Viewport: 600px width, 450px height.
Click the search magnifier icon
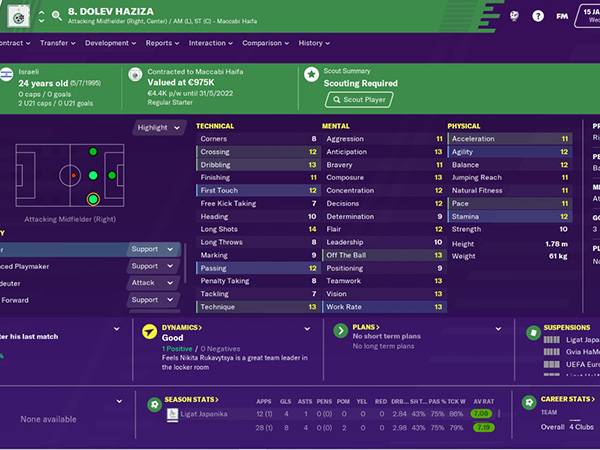[56, 16]
